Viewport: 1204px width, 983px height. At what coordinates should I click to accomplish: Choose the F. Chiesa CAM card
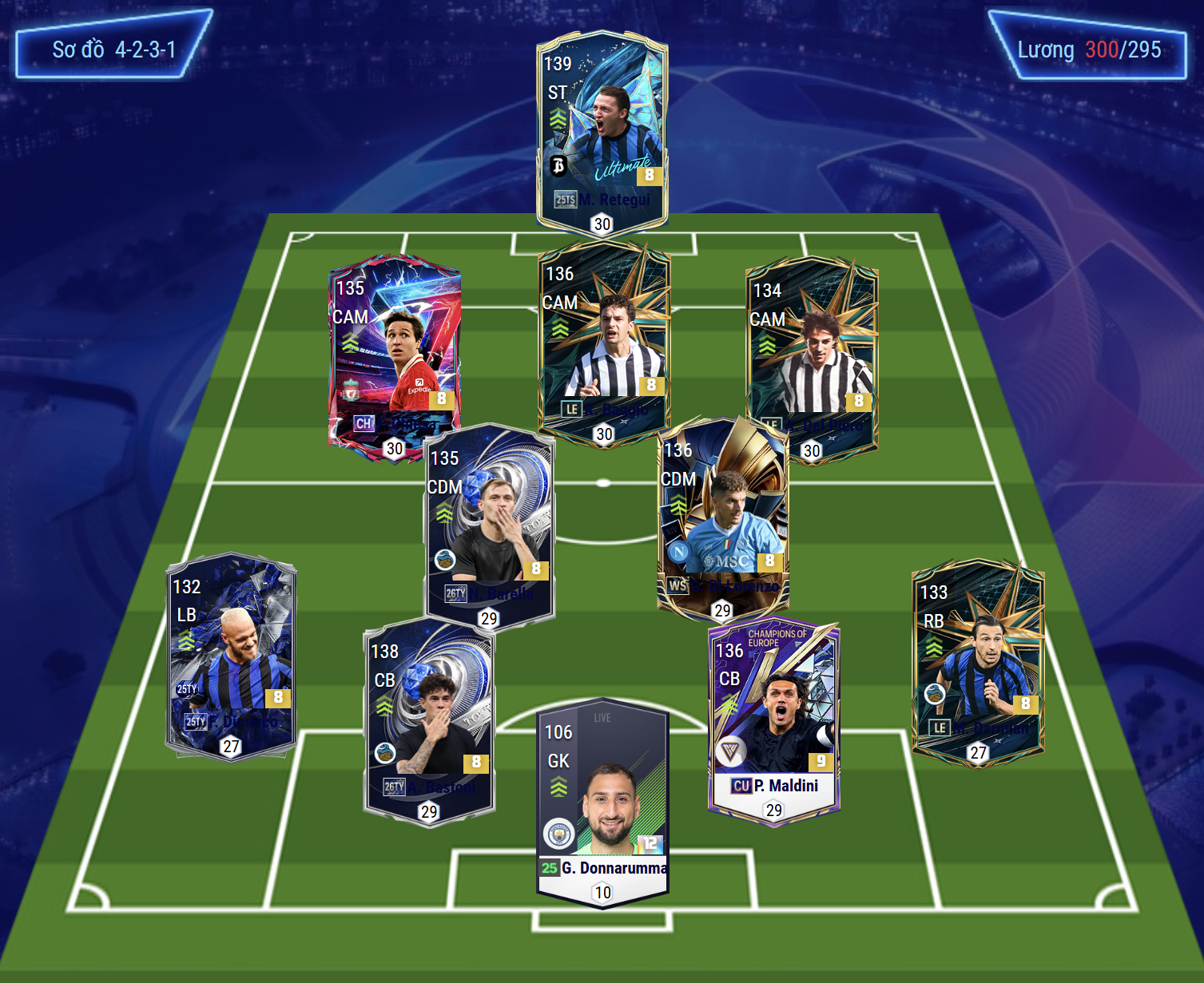coord(394,351)
